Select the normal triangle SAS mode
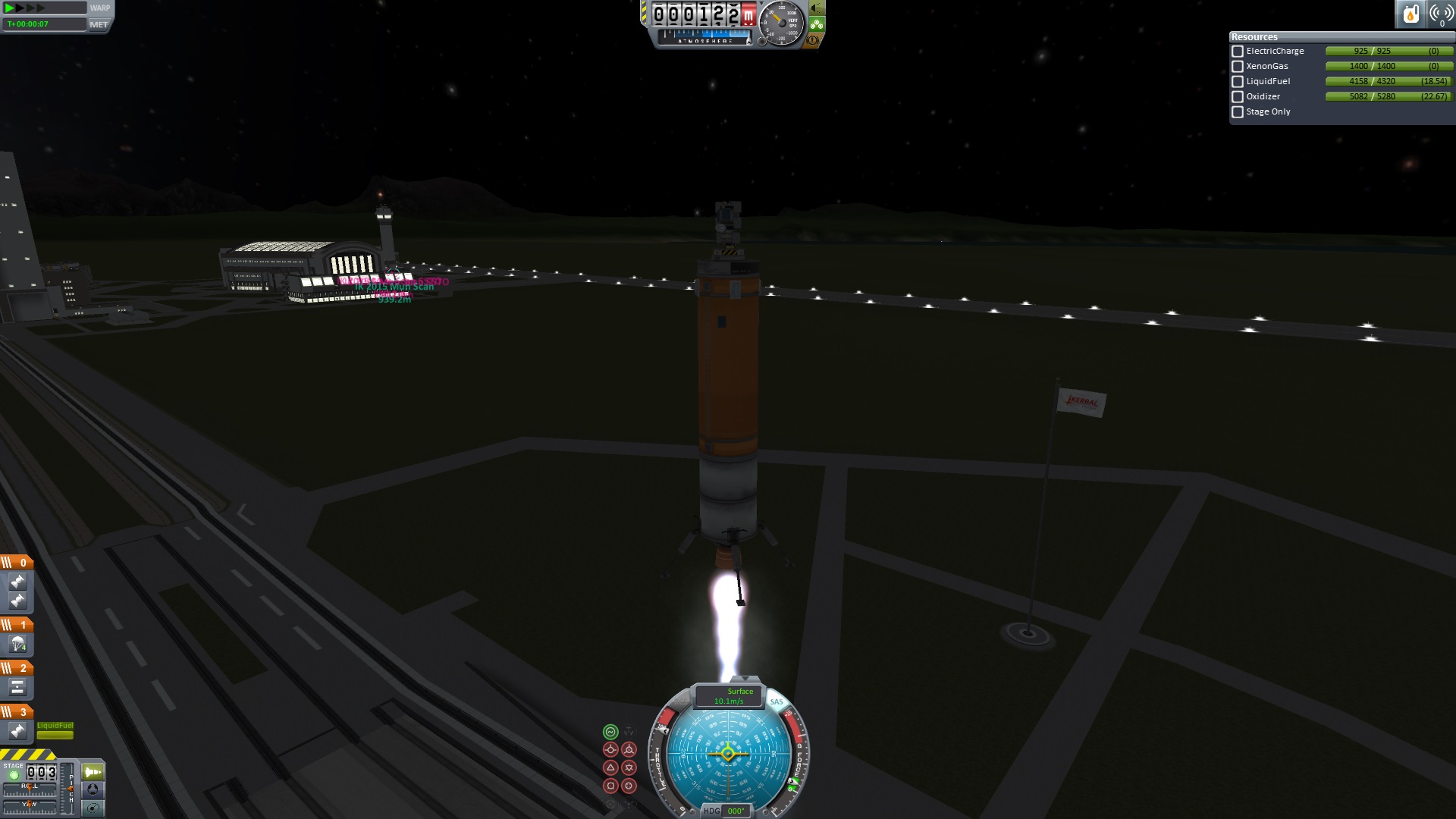1456x819 pixels. (x=610, y=768)
